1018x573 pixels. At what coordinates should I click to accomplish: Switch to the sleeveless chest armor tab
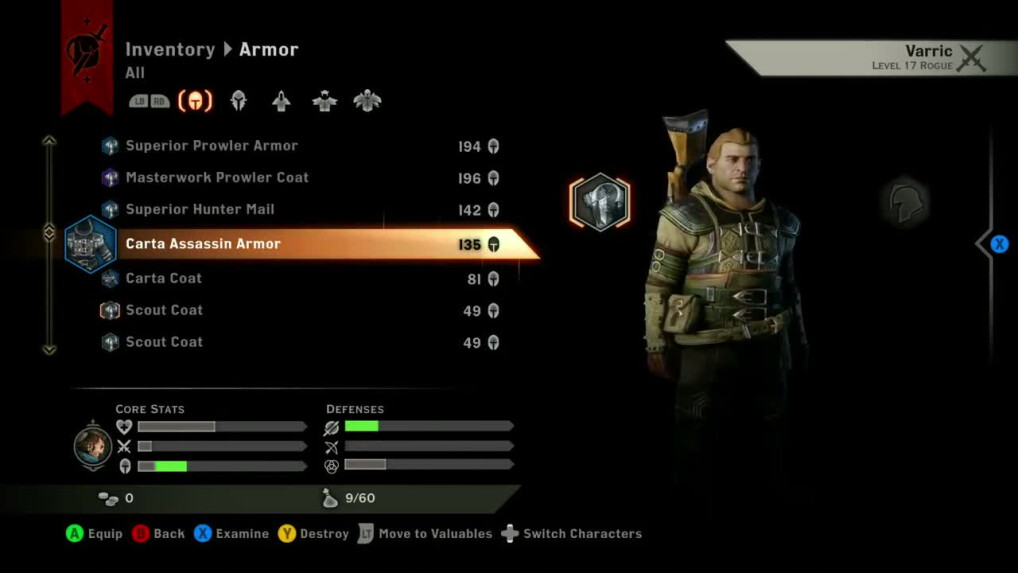coord(324,101)
